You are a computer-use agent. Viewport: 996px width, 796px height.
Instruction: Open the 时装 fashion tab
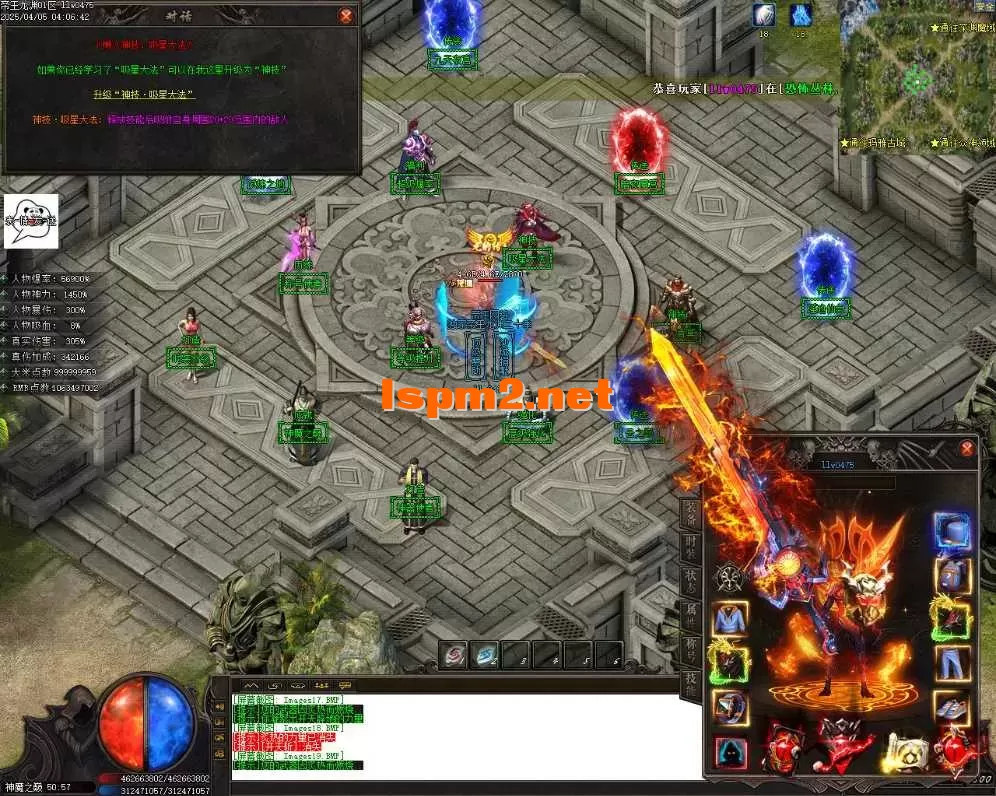tap(691, 546)
